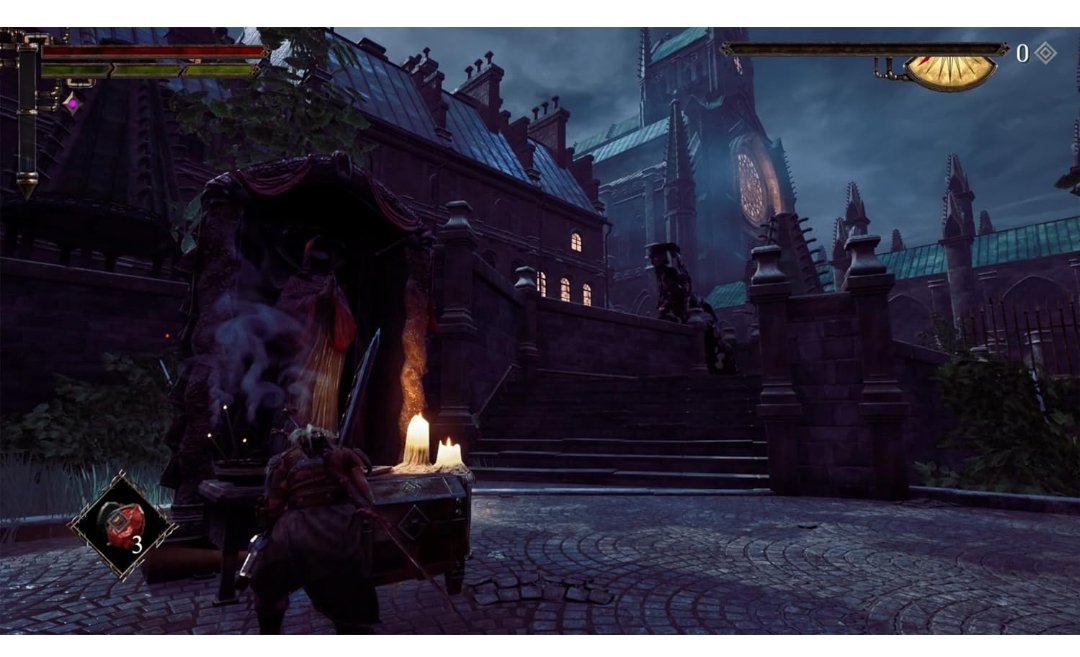Select the pink gem status icon
This screenshot has height=657, width=1080.
[71, 101]
